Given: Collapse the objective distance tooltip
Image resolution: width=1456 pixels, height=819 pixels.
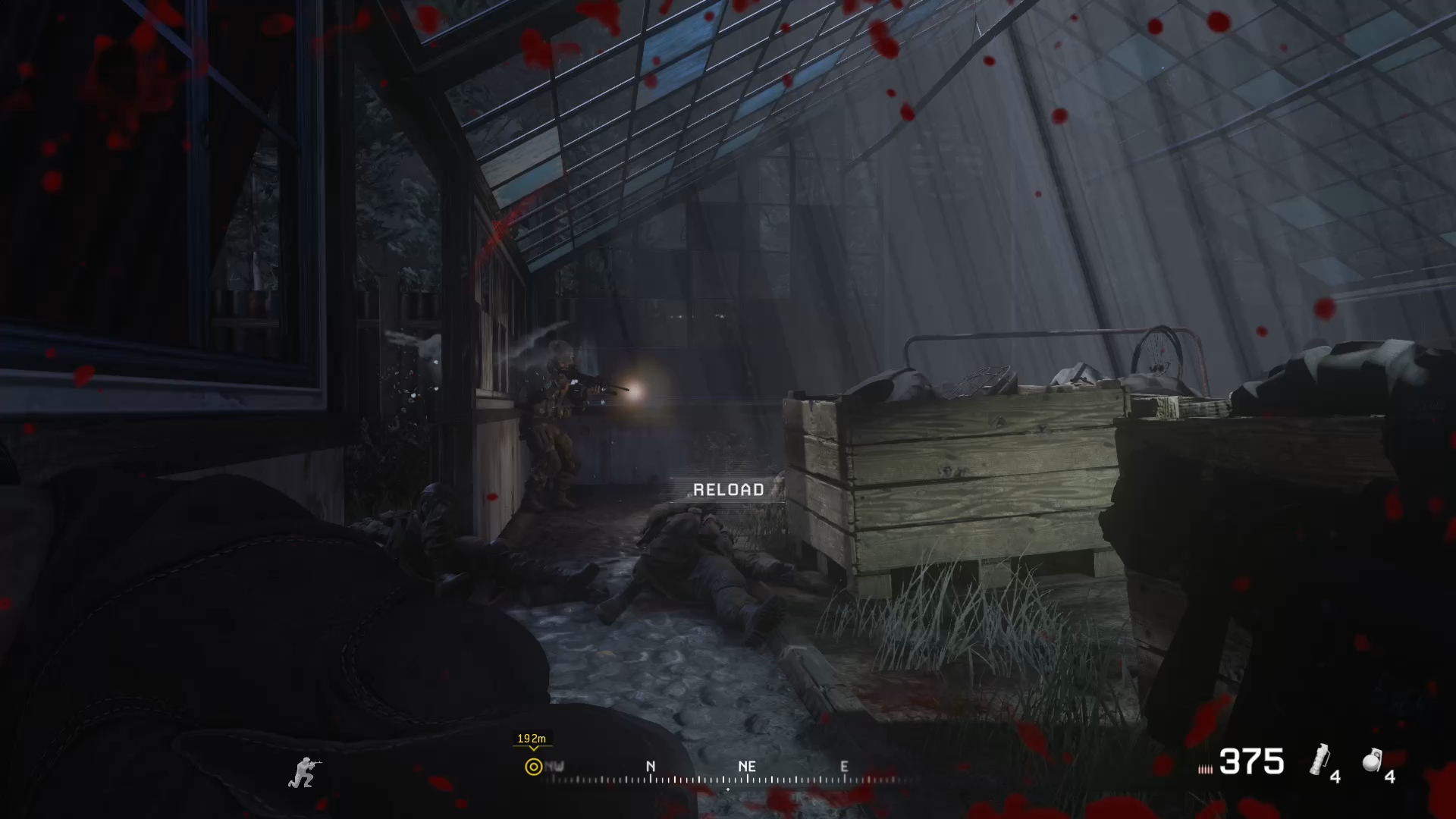Looking at the screenshot, I should click(x=531, y=737).
